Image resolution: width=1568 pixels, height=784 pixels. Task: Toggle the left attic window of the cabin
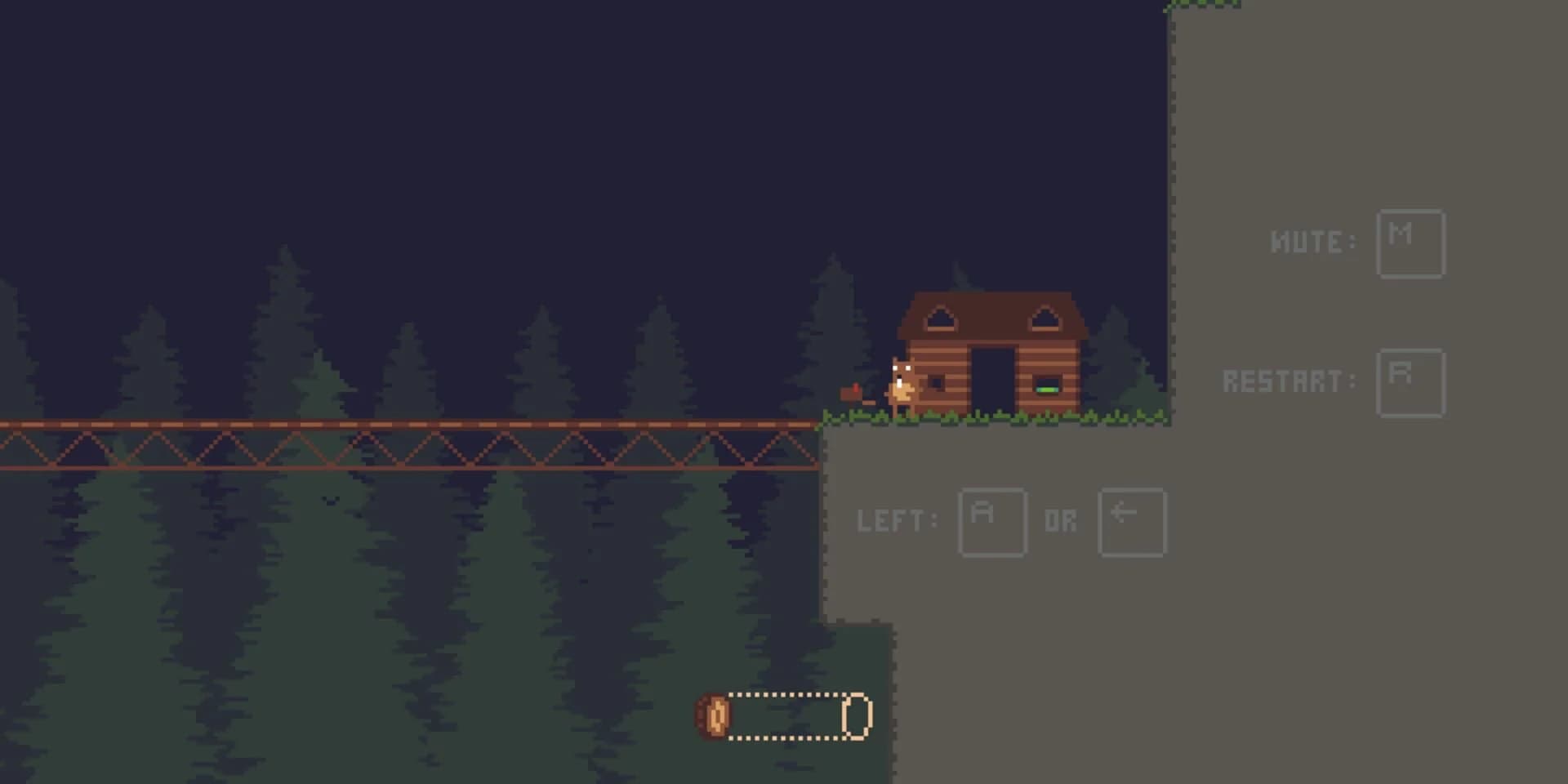[939, 318]
